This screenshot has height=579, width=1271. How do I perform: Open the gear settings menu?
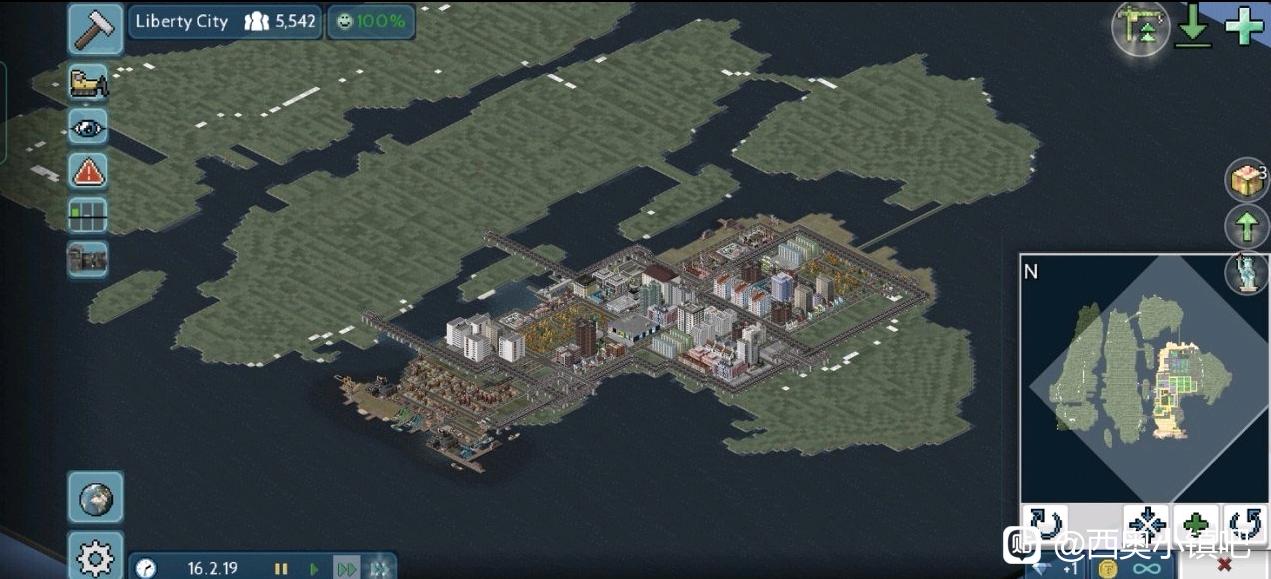point(96,556)
